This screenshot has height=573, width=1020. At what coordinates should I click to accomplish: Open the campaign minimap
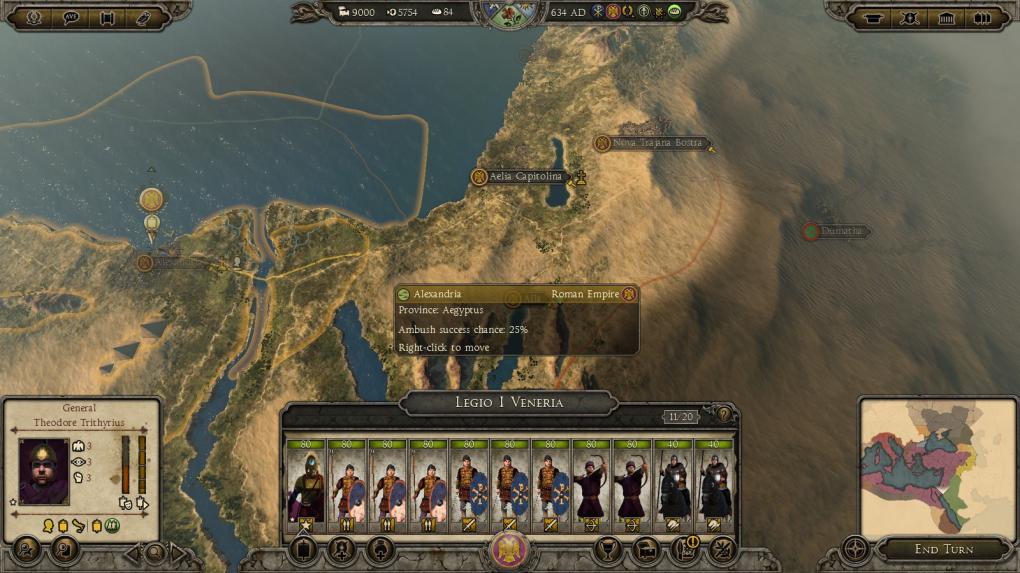937,467
